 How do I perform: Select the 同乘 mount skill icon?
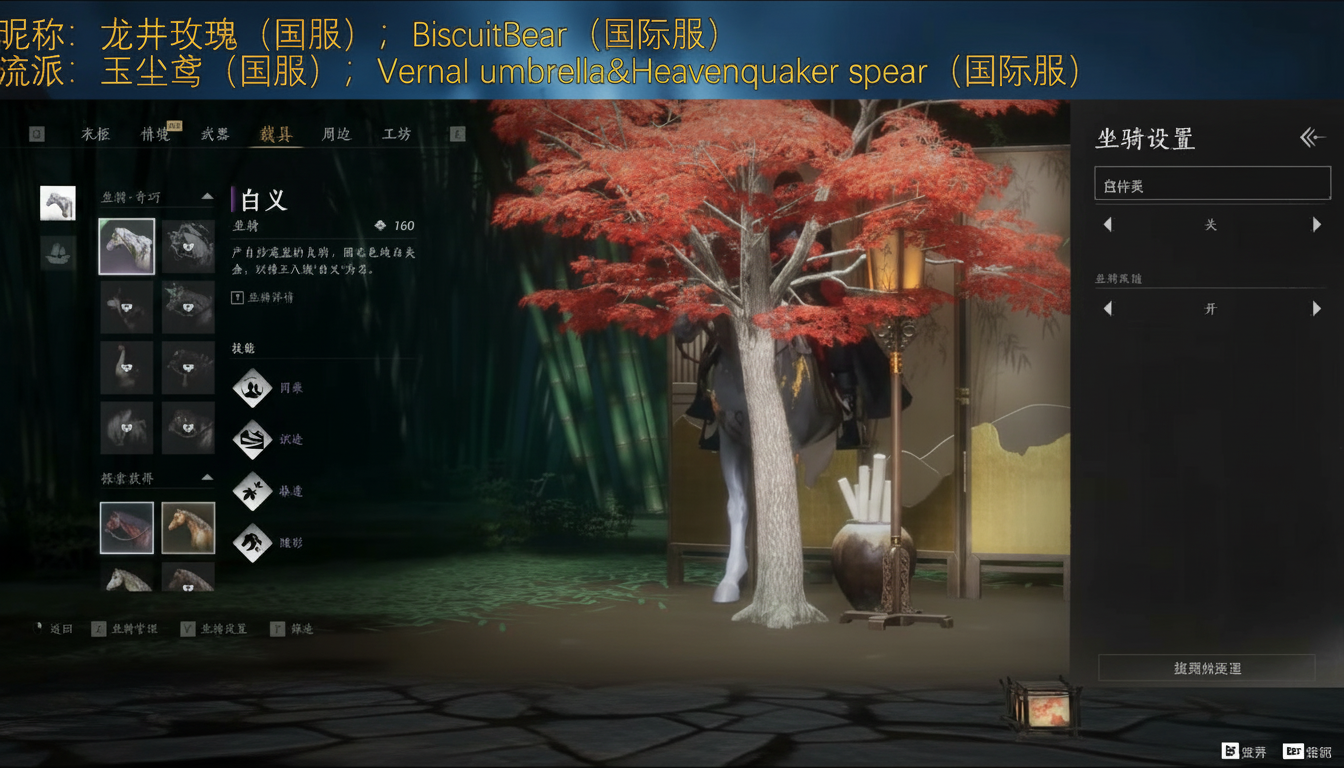point(254,389)
